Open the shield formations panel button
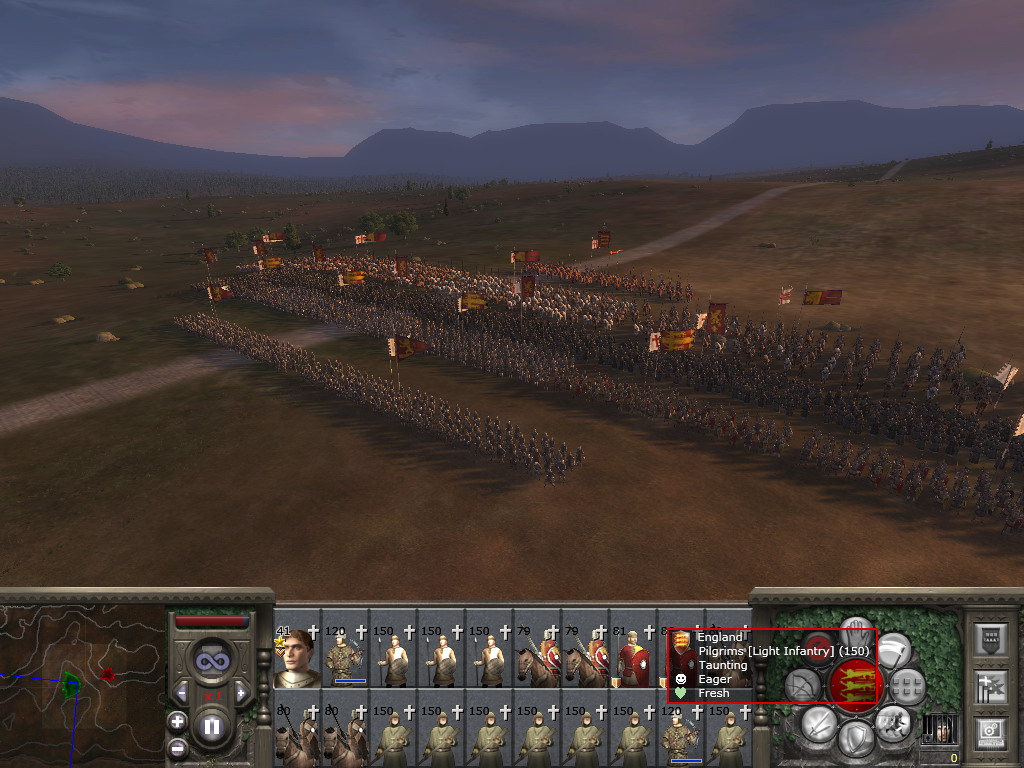Image resolution: width=1024 pixels, height=768 pixels. point(990,640)
